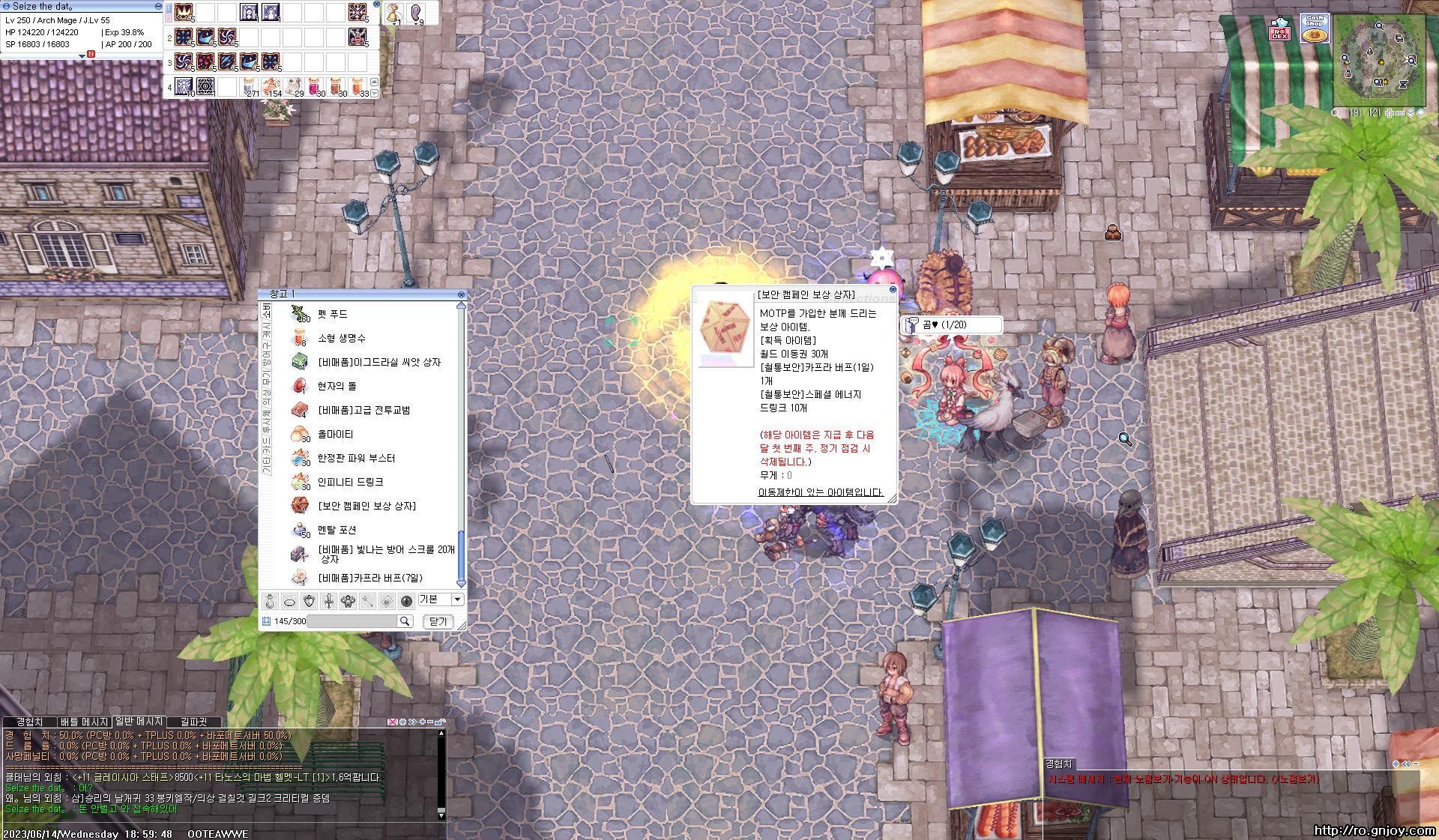Open the RODEX mailbox

coord(1279,30)
